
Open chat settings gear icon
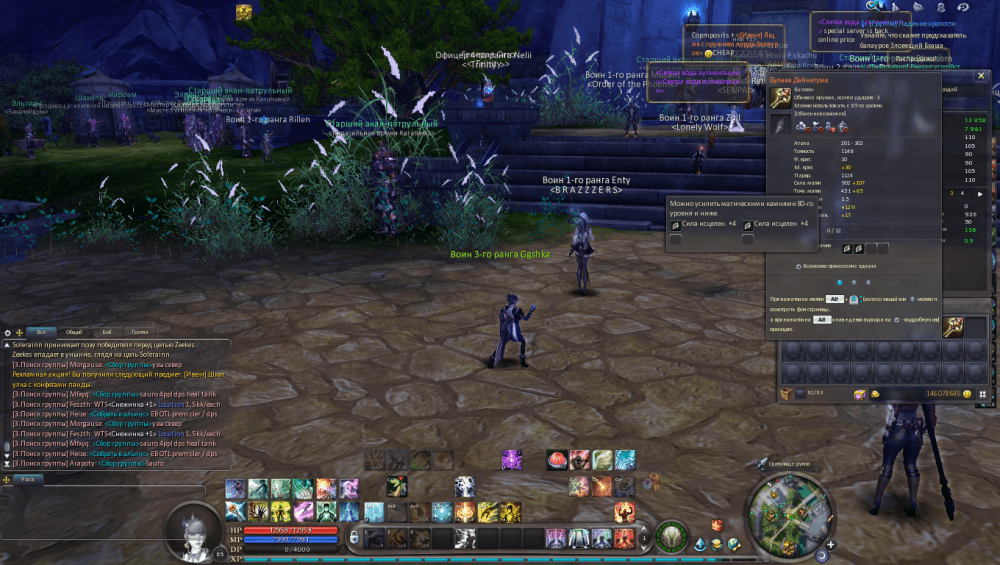pyautogui.click(x=7, y=332)
